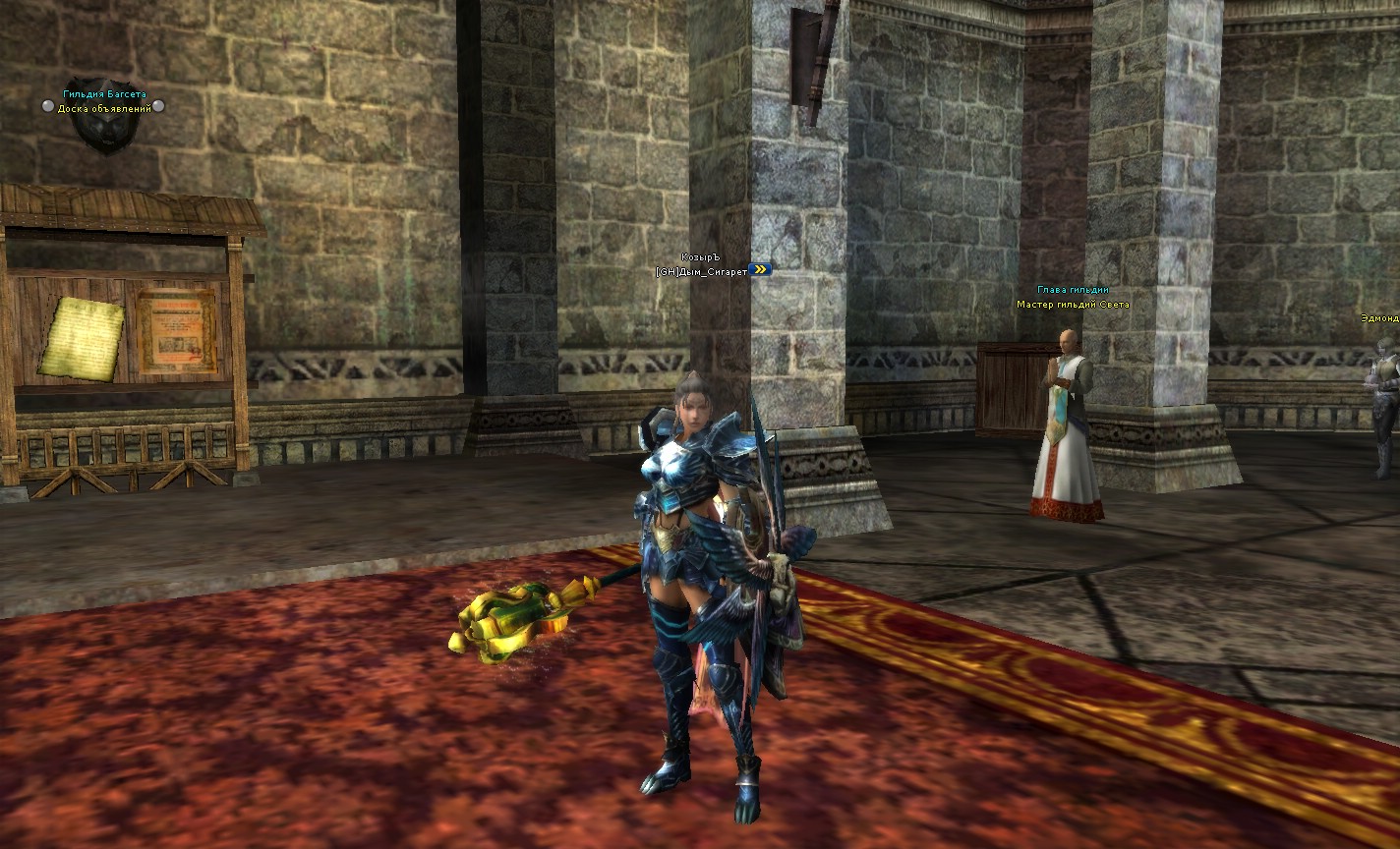This screenshot has height=849, width=1400.
Task: Target the [GH]Дым_Сигарет player name label
Action: (x=701, y=270)
